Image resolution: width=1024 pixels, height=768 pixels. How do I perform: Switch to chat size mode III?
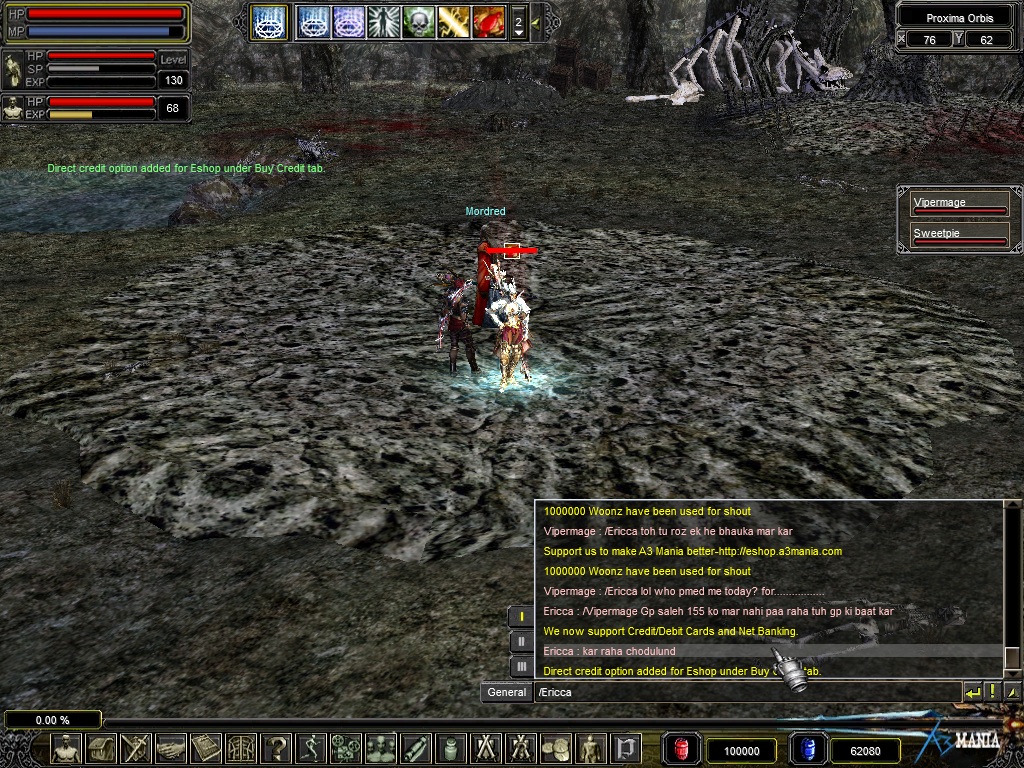click(521, 665)
